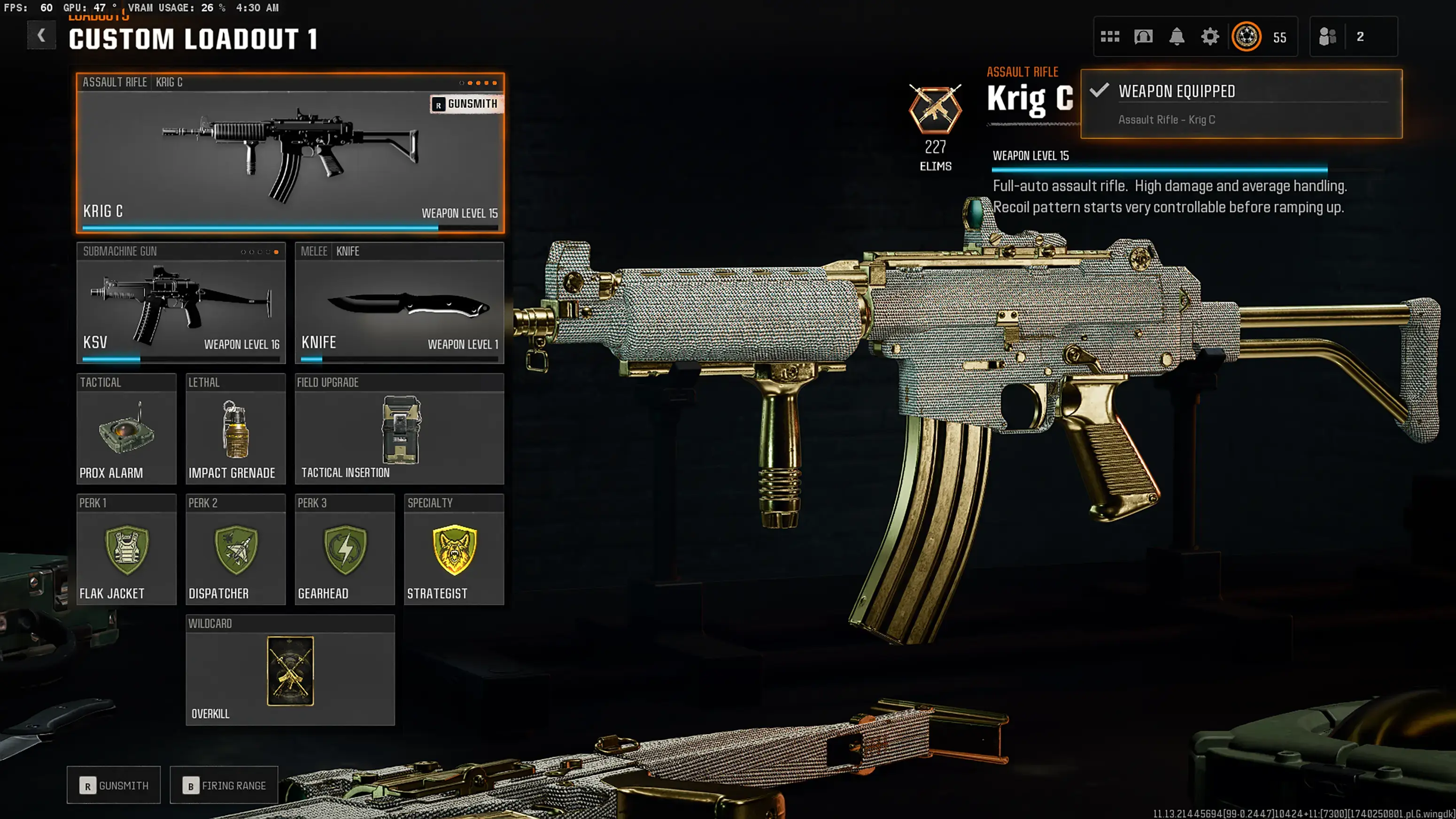Viewport: 1456px width, 819px height.
Task: Click the Gunsmith button
Action: click(113, 785)
